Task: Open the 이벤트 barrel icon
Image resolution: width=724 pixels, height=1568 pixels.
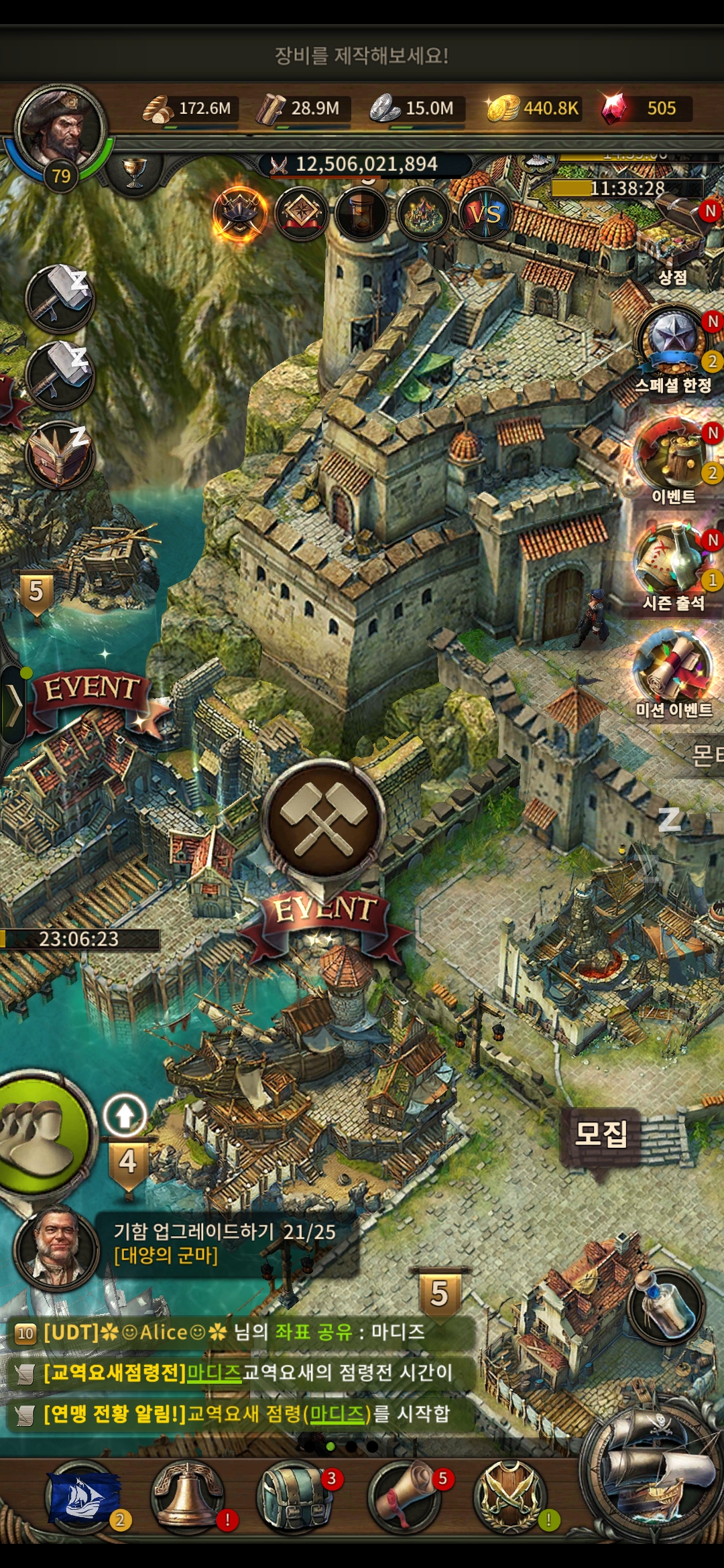Action: tap(673, 457)
